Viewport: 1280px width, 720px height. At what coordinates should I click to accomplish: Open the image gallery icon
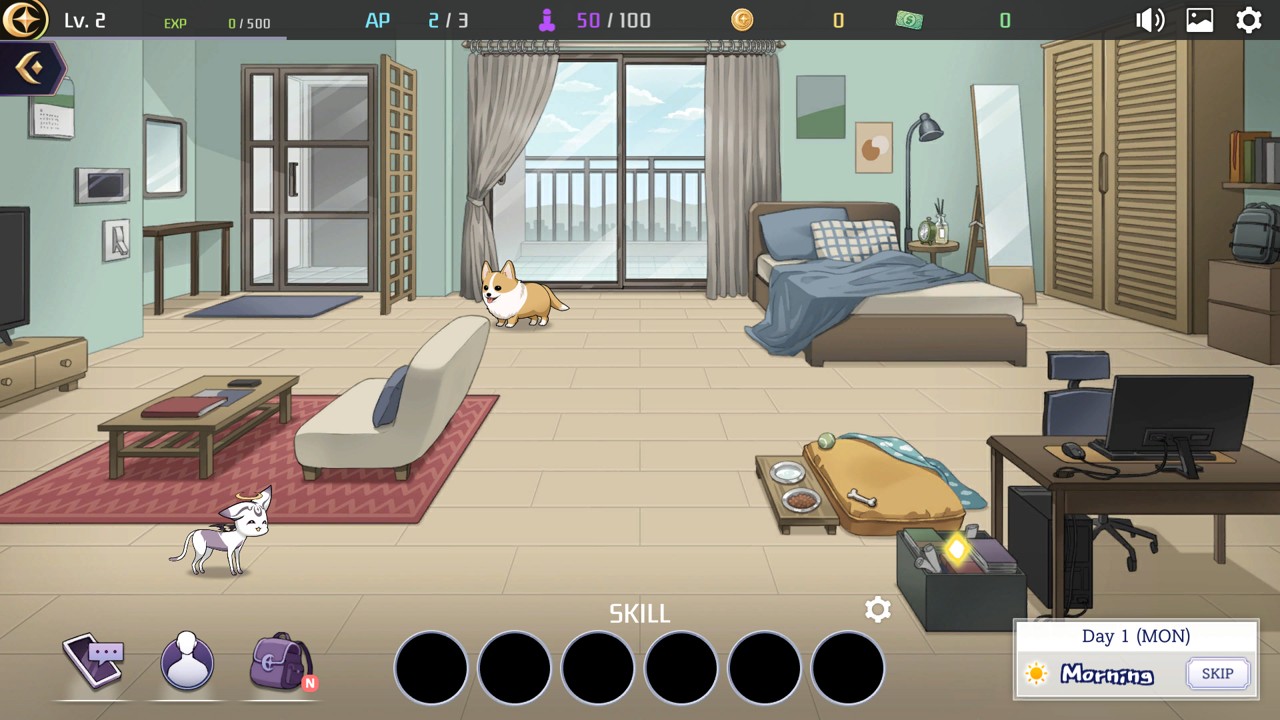(1200, 20)
